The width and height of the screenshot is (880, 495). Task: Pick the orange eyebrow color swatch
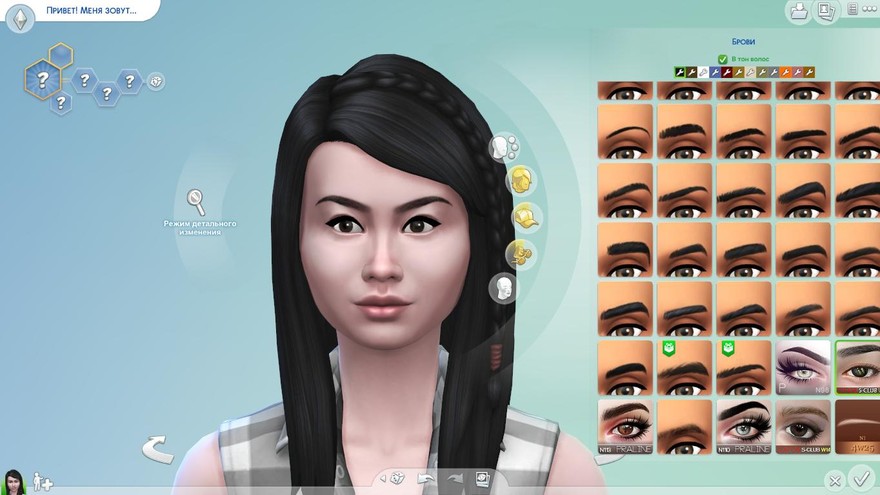pos(786,72)
